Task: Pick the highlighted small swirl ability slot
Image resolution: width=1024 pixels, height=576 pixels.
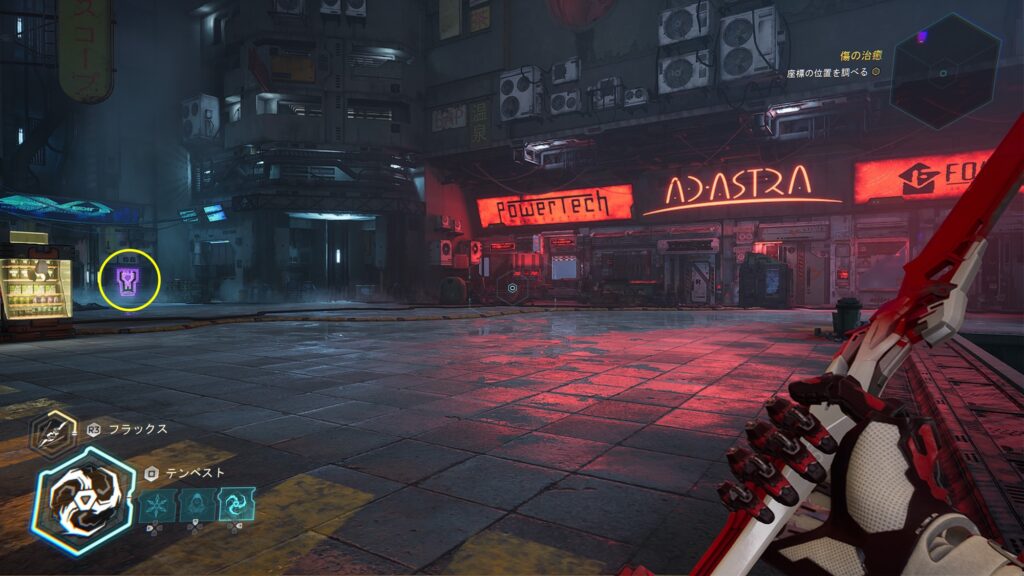Action: pos(237,503)
